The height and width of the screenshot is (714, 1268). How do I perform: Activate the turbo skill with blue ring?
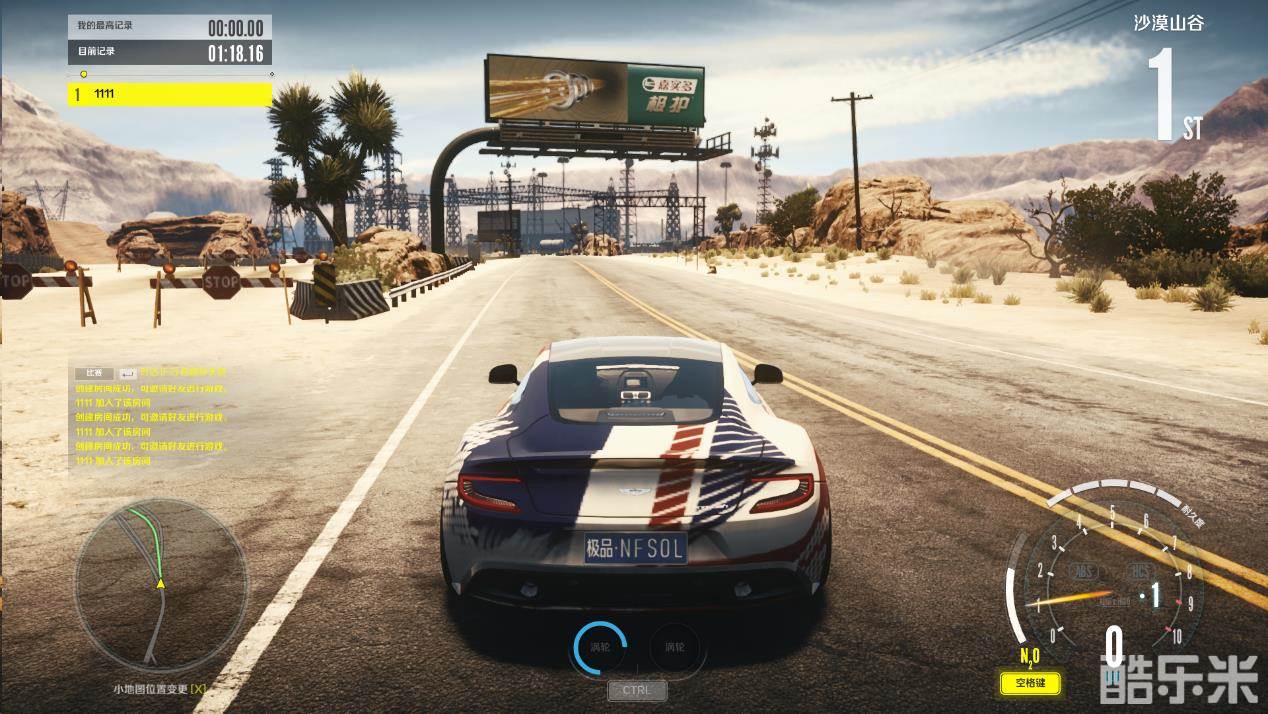(x=600, y=647)
